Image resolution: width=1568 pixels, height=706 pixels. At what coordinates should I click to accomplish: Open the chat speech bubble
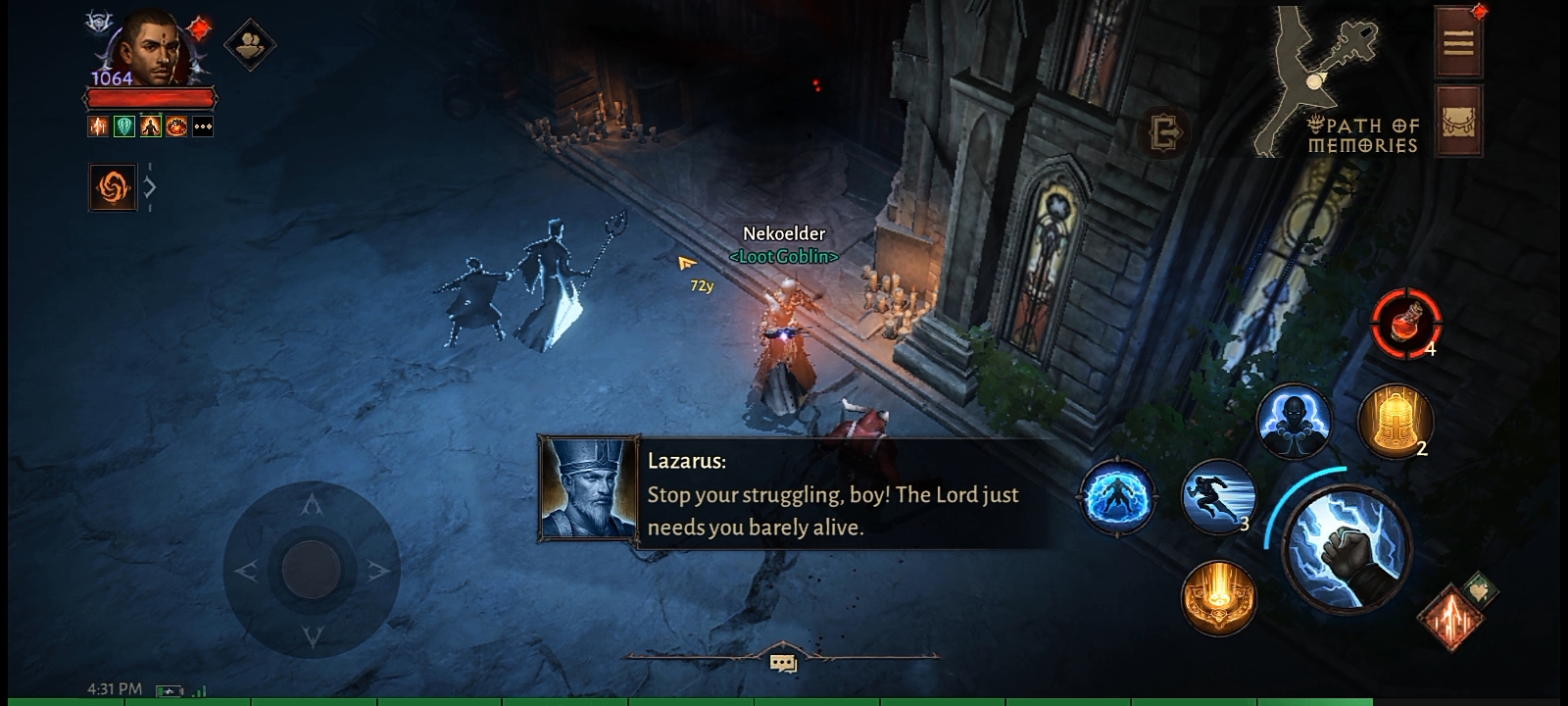click(x=783, y=664)
